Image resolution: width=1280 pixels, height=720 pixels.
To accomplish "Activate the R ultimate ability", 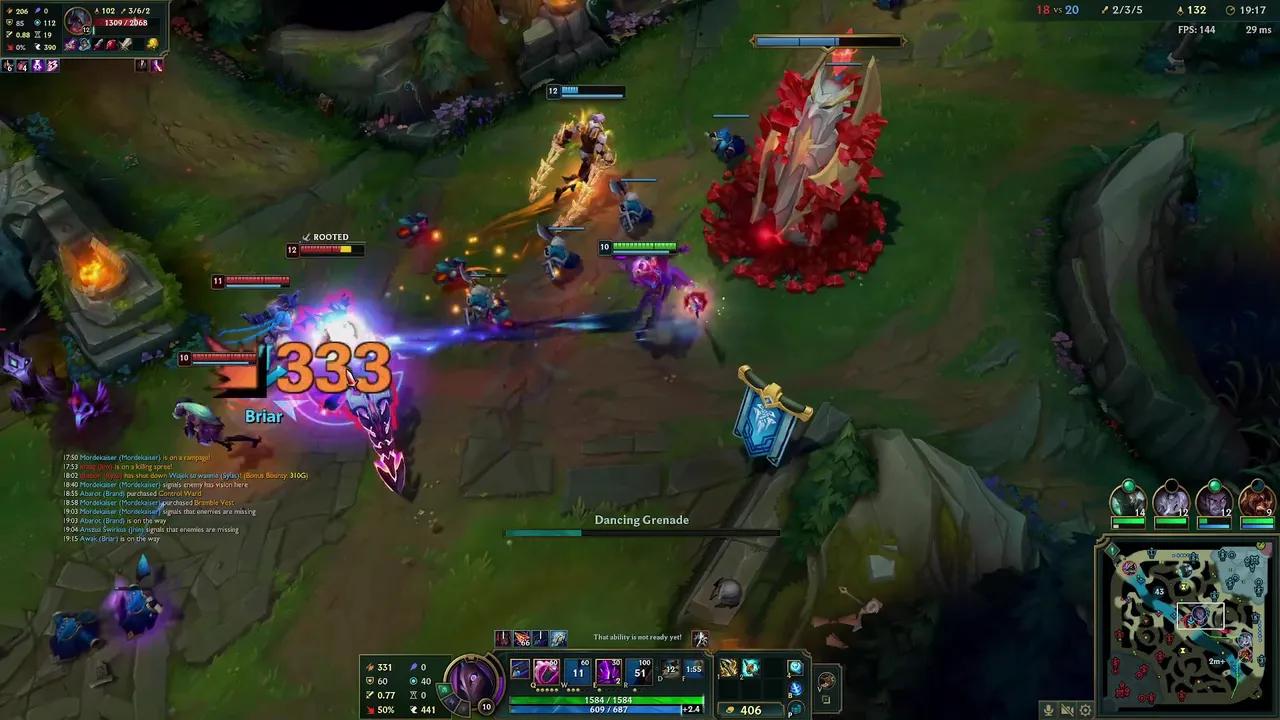I will pos(638,672).
